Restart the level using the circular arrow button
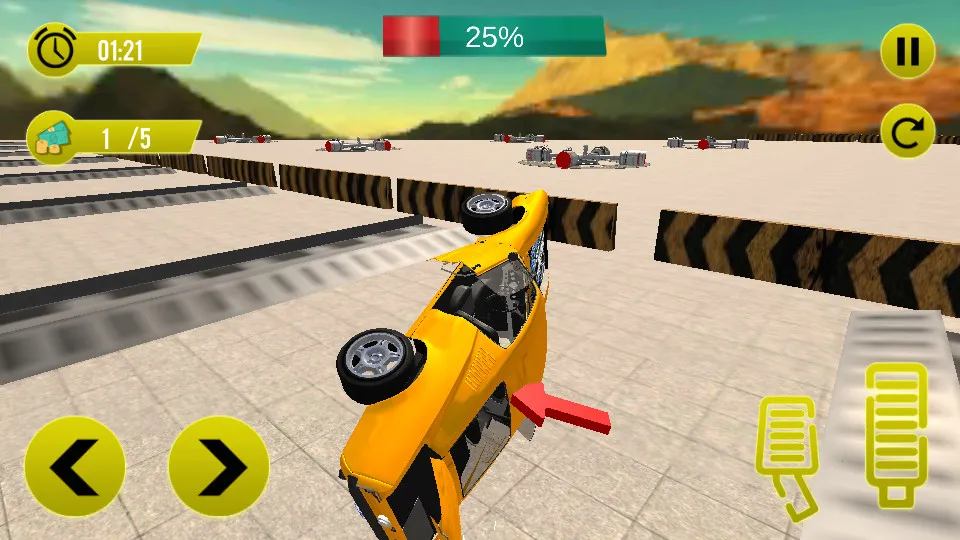This screenshot has width=960, height=540. coord(907,132)
